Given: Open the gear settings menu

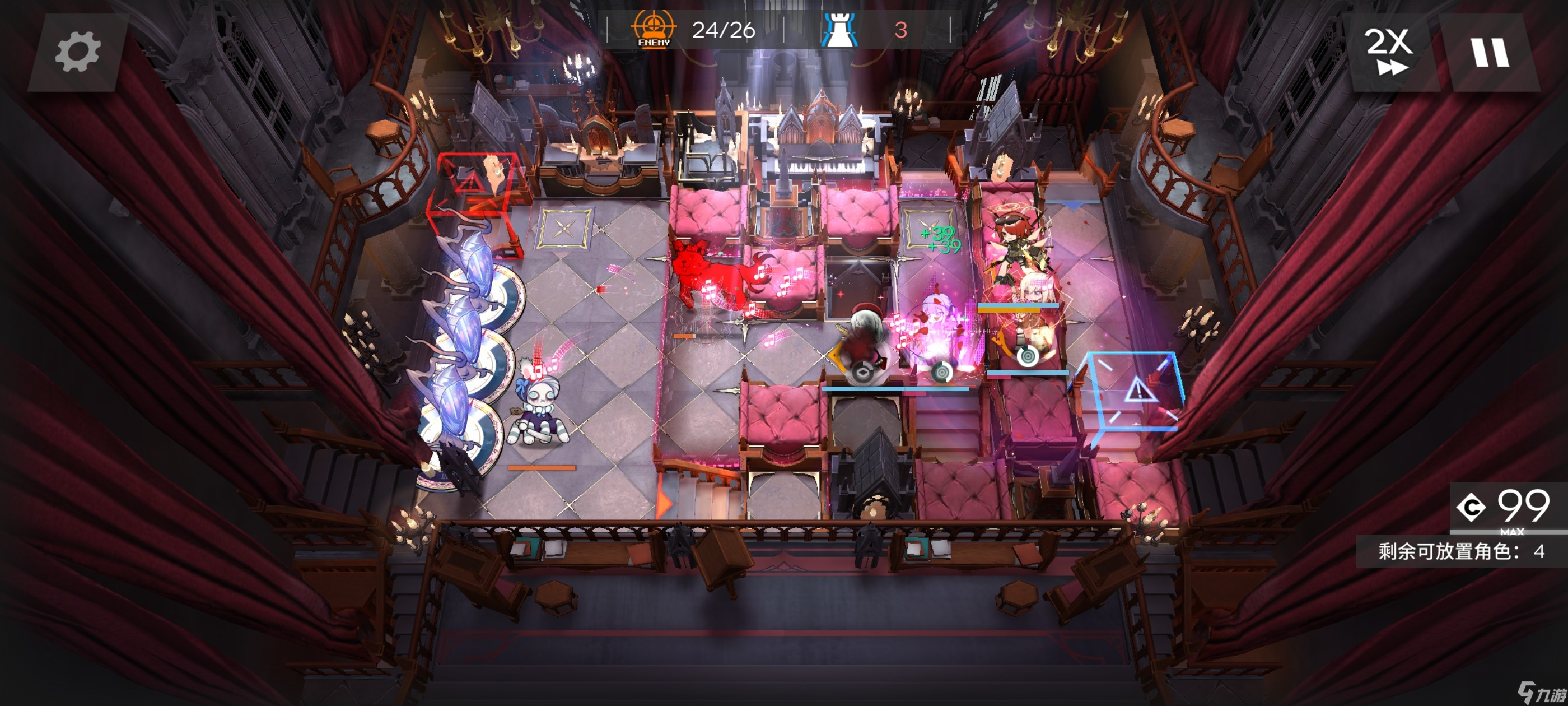Looking at the screenshot, I should pyautogui.click(x=77, y=53).
